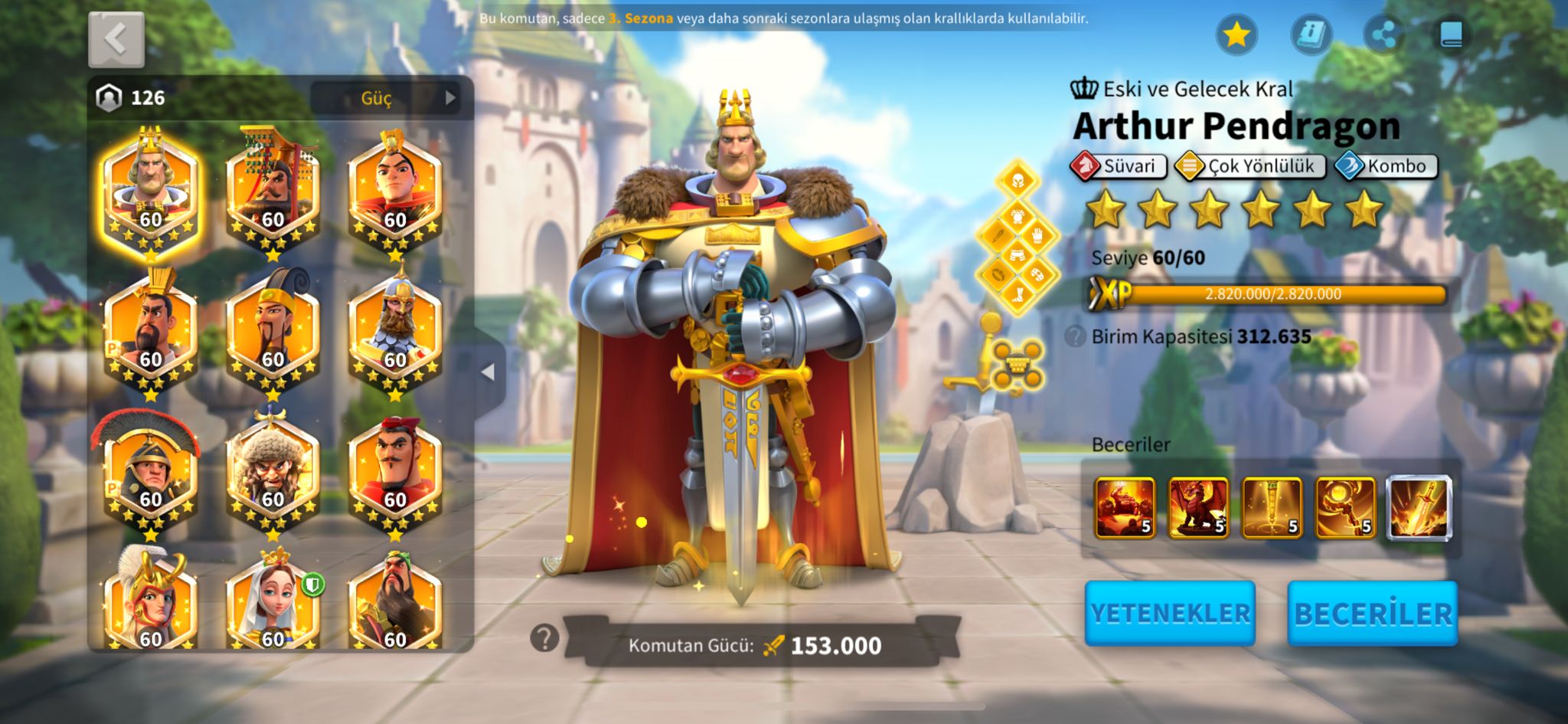This screenshot has height=724, width=1568.
Task: Open the YETENEKLER talents screen
Action: pyautogui.click(x=1169, y=613)
